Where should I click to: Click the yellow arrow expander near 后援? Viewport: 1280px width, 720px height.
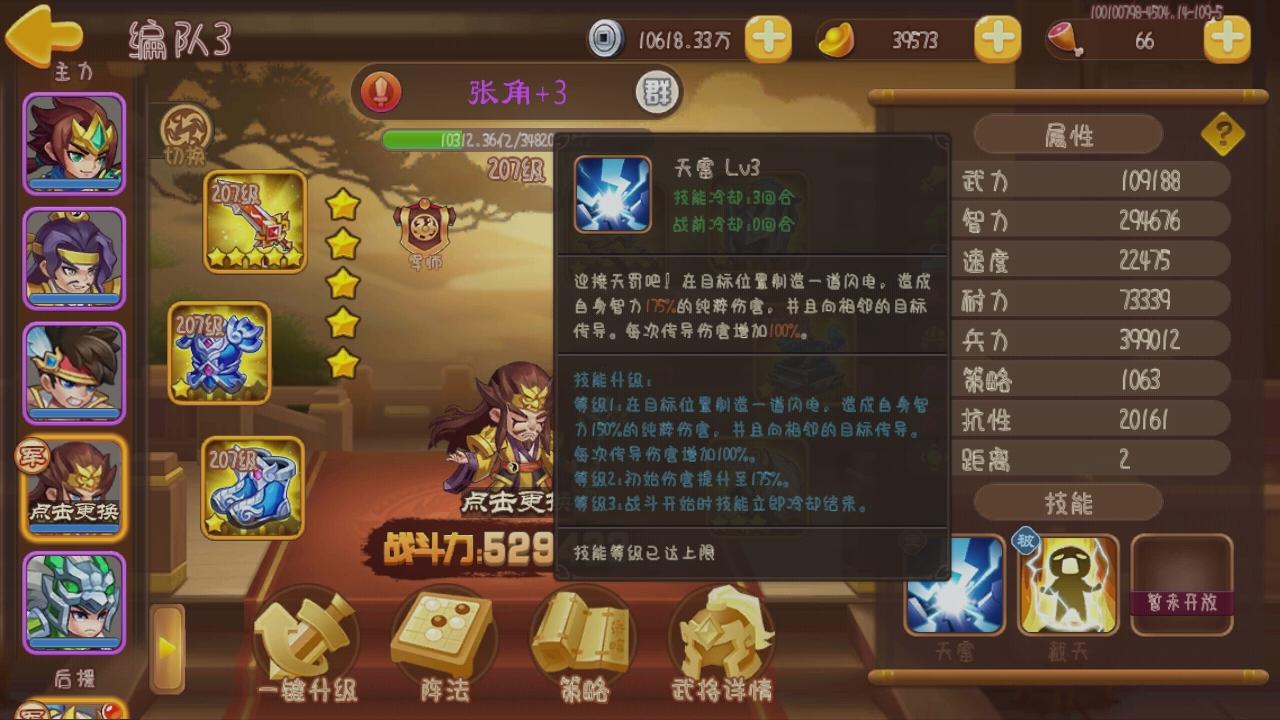point(168,648)
